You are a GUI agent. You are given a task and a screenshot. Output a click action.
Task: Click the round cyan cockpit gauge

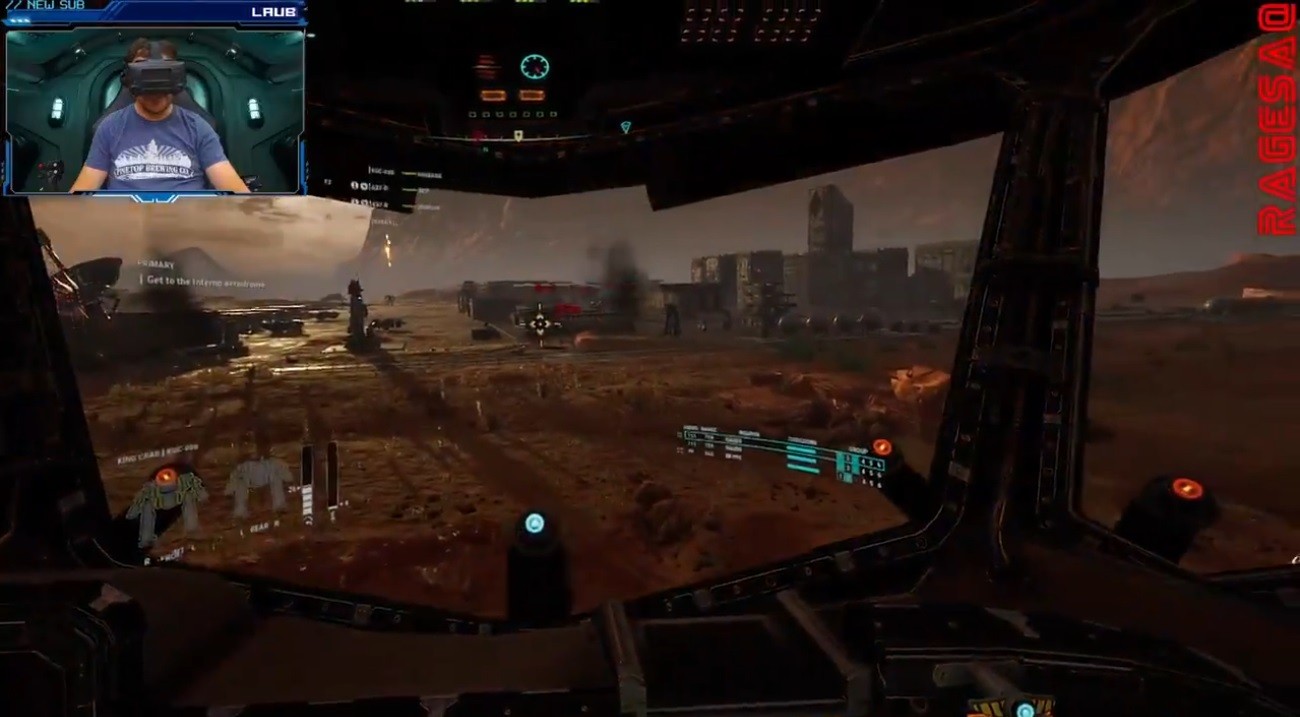pyautogui.click(x=534, y=67)
